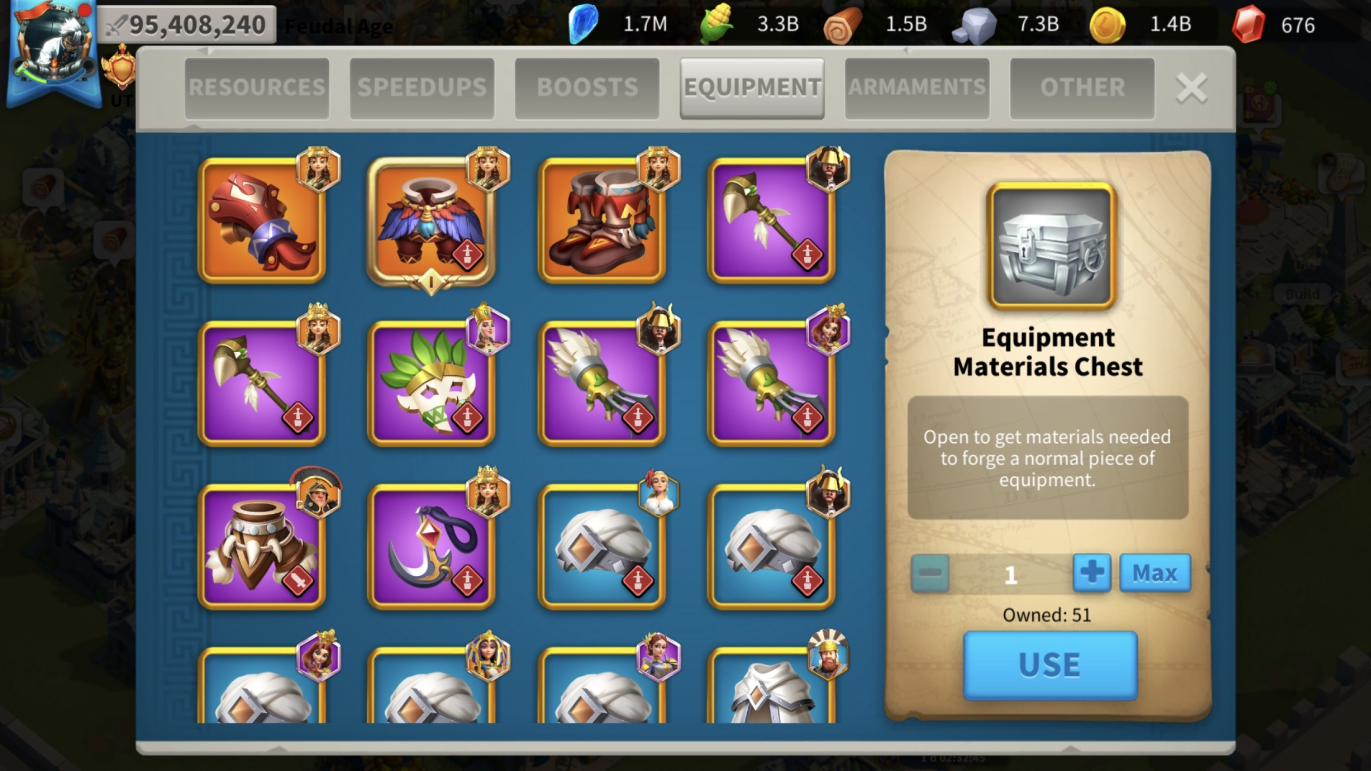Select the Equipment tab
The height and width of the screenshot is (771, 1371).
pyautogui.click(x=752, y=88)
